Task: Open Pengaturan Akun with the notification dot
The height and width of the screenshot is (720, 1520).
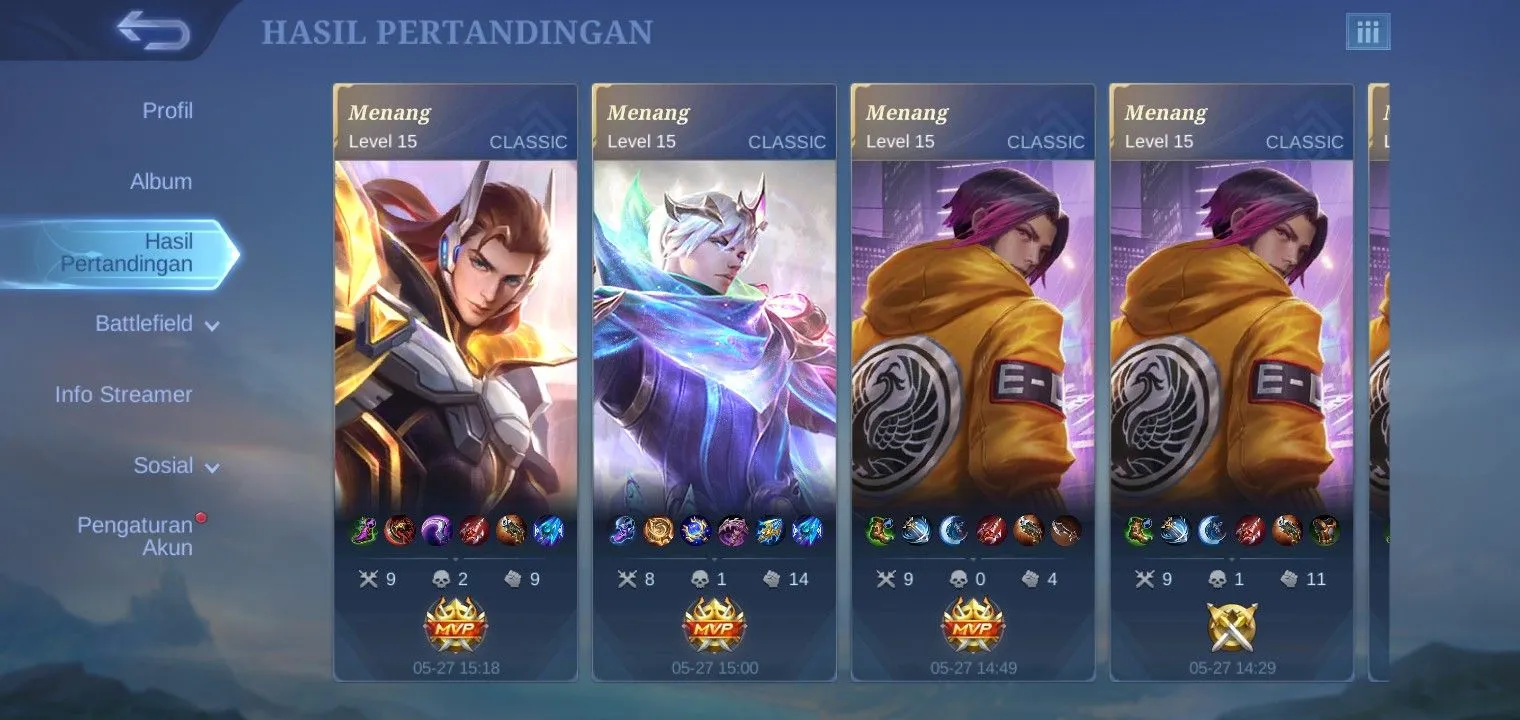Action: [136, 536]
